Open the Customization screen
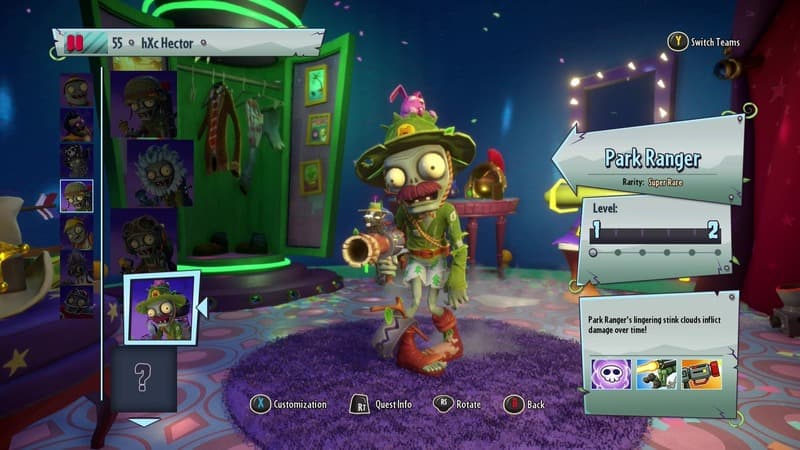 [290, 404]
